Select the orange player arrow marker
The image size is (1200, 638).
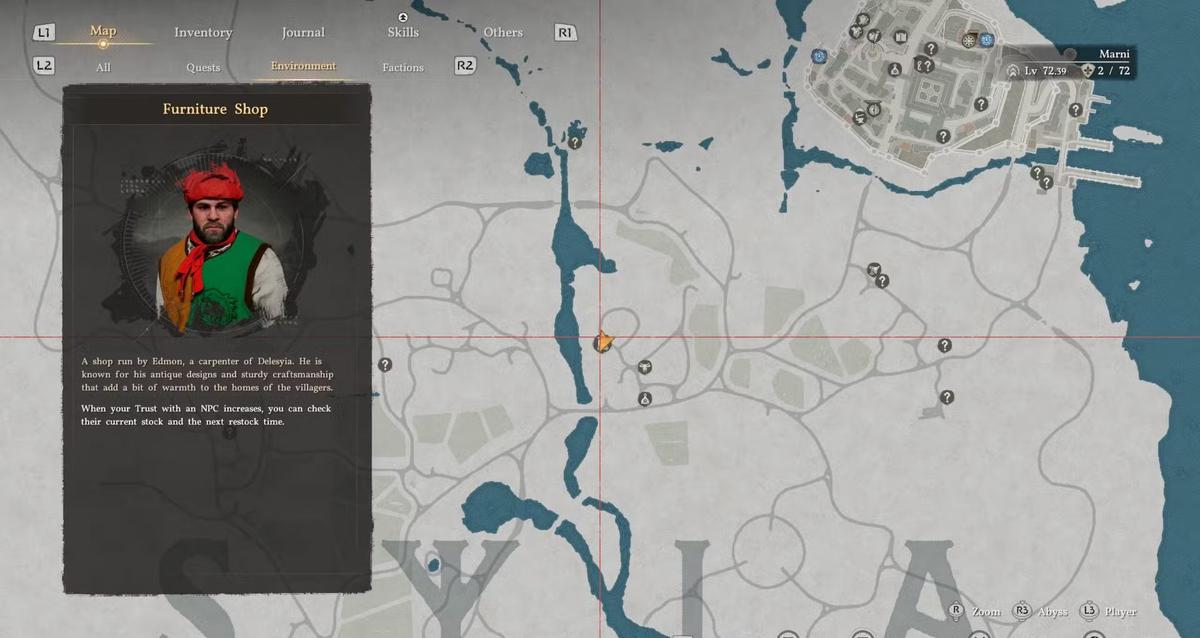(x=603, y=342)
